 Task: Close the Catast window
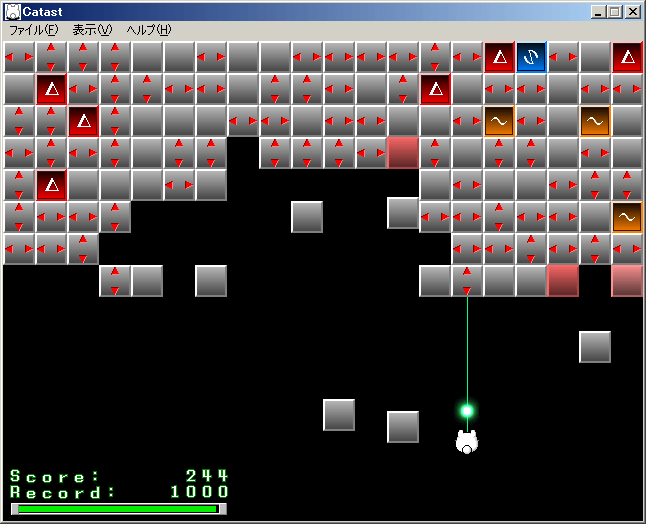(x=632, y=12)
